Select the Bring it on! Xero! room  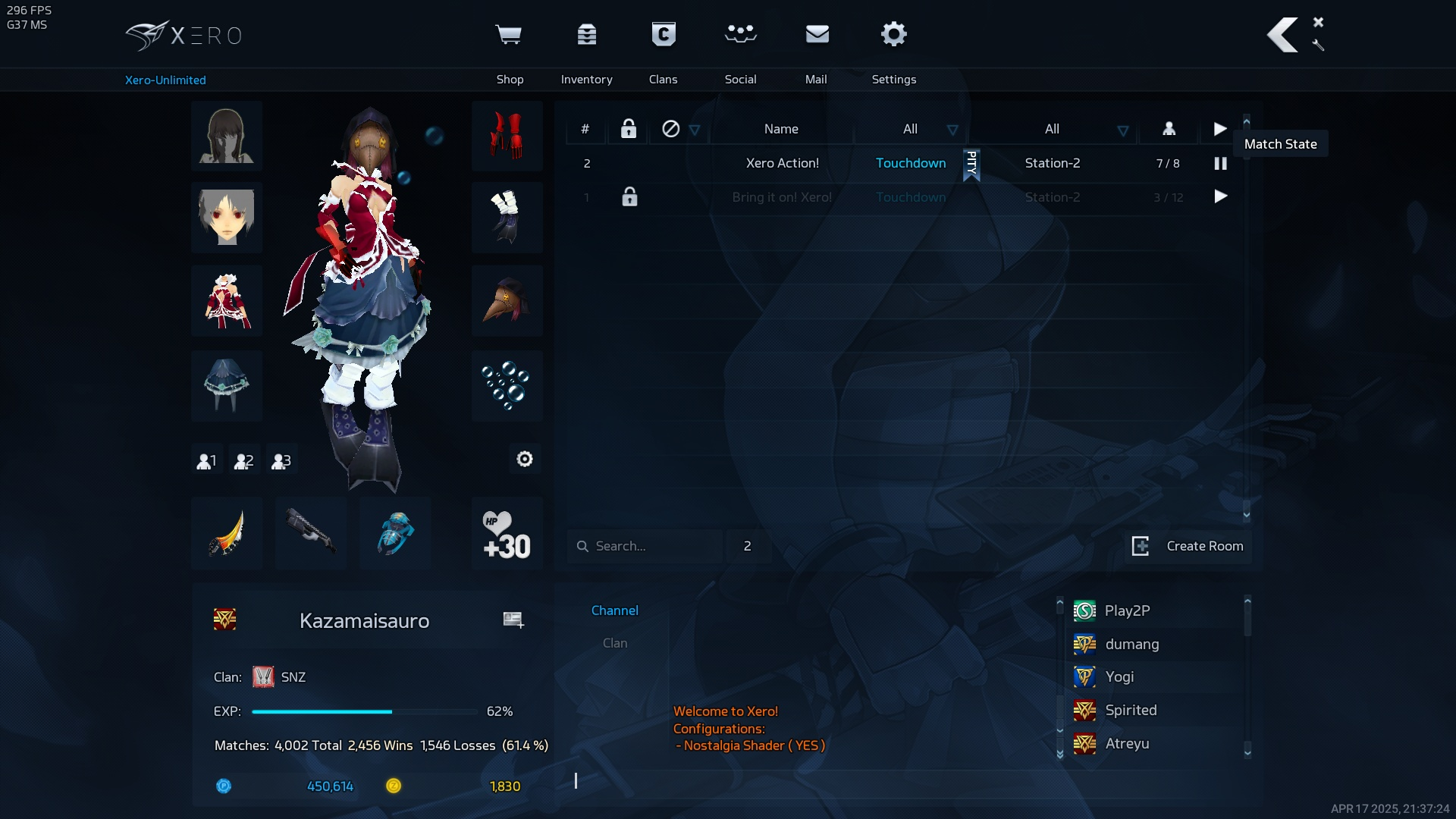click(782, 197)
